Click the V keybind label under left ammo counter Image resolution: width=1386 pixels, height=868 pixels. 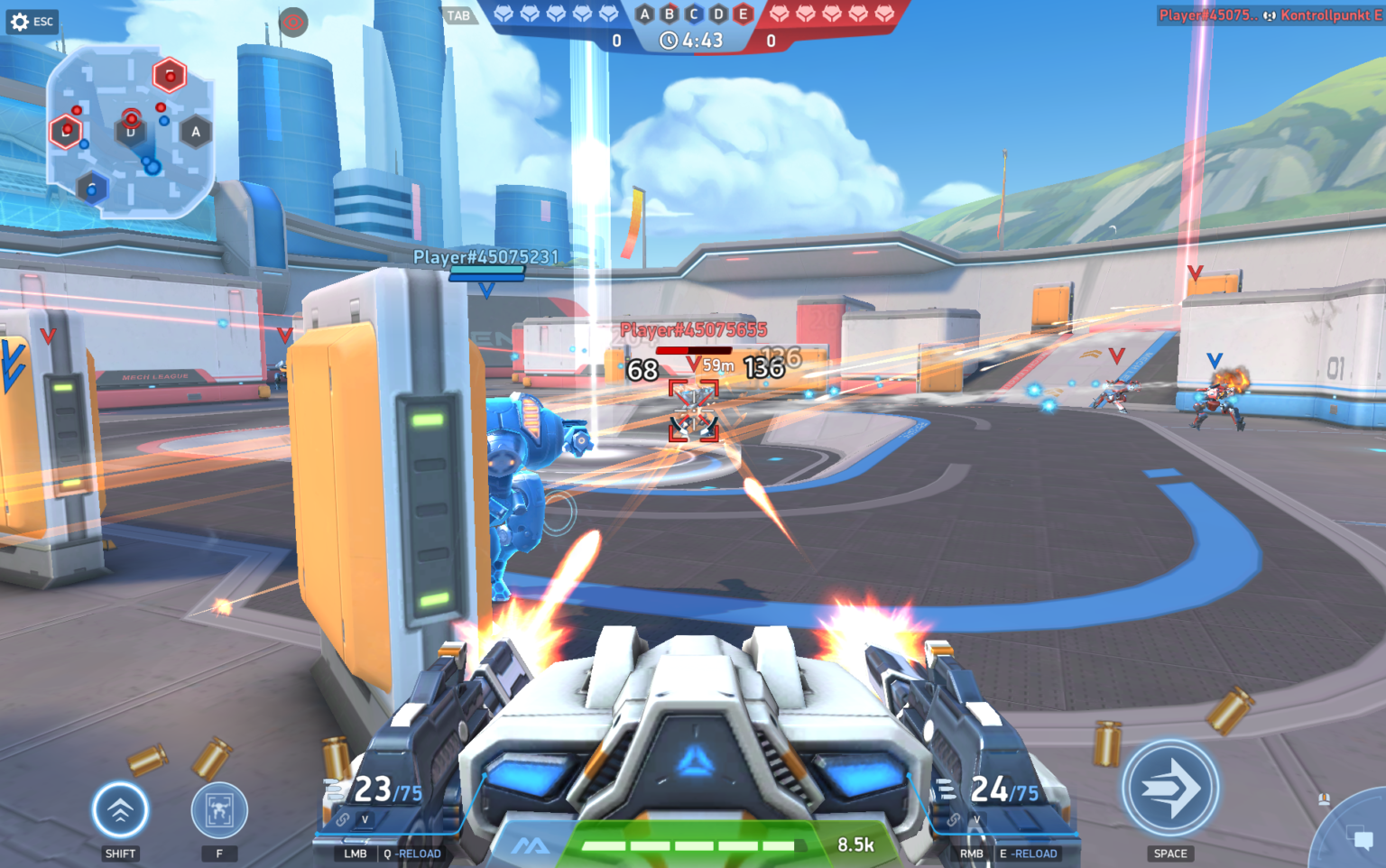coord(365,819)
